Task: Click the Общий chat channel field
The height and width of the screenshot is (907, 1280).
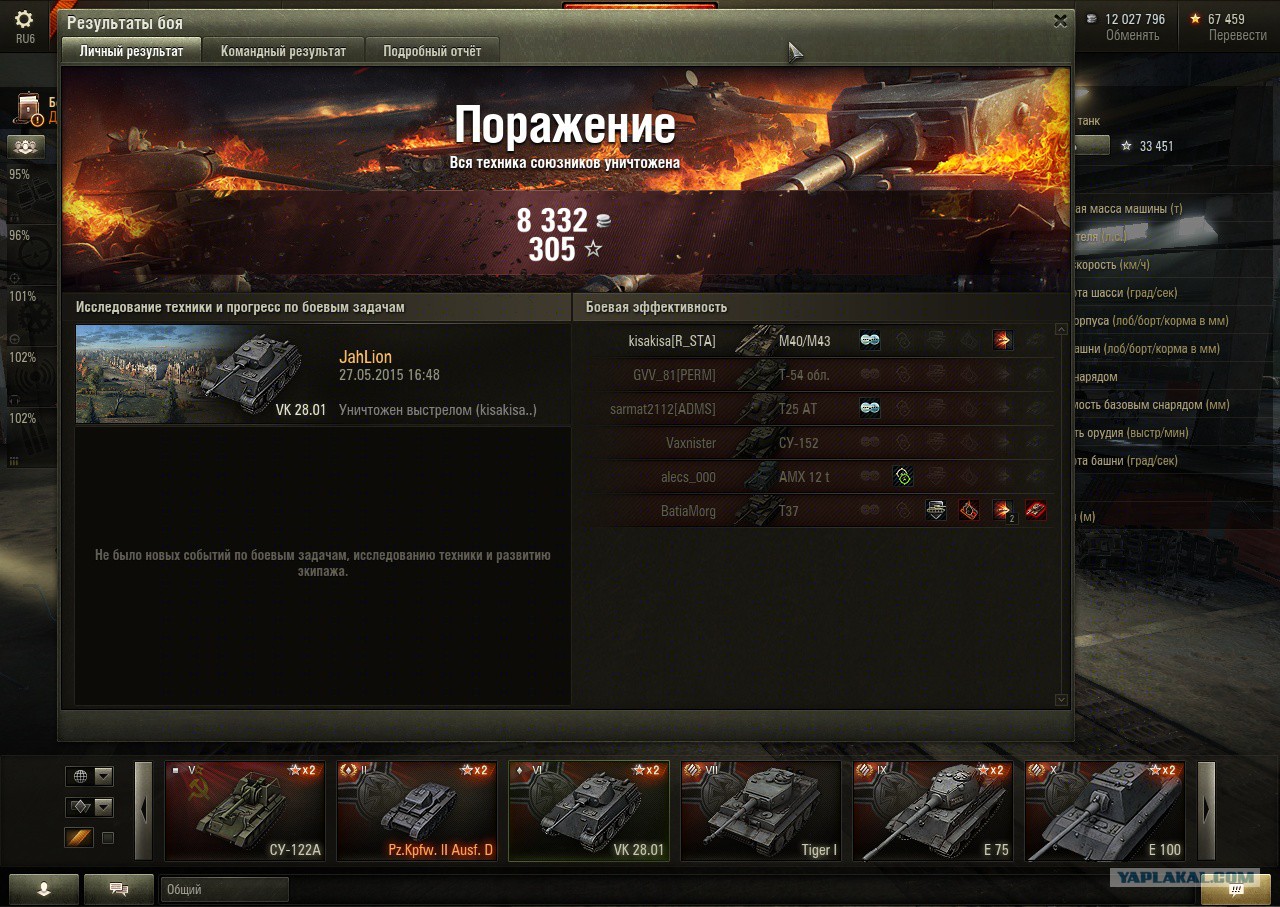Action: coord(224,889)
